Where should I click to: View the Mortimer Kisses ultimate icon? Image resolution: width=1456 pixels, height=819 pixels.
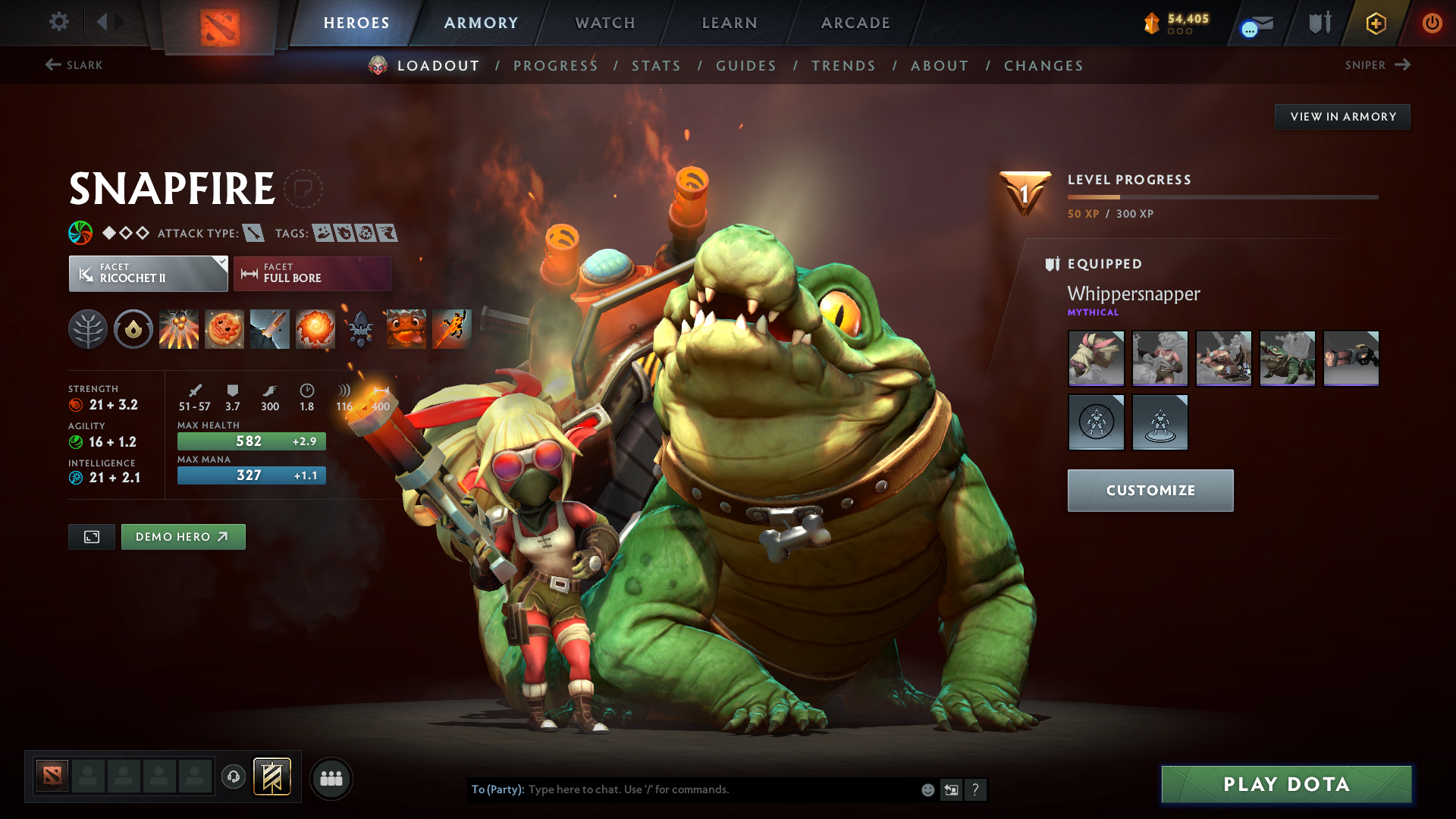pyautogui.click(x=315, y=328)
